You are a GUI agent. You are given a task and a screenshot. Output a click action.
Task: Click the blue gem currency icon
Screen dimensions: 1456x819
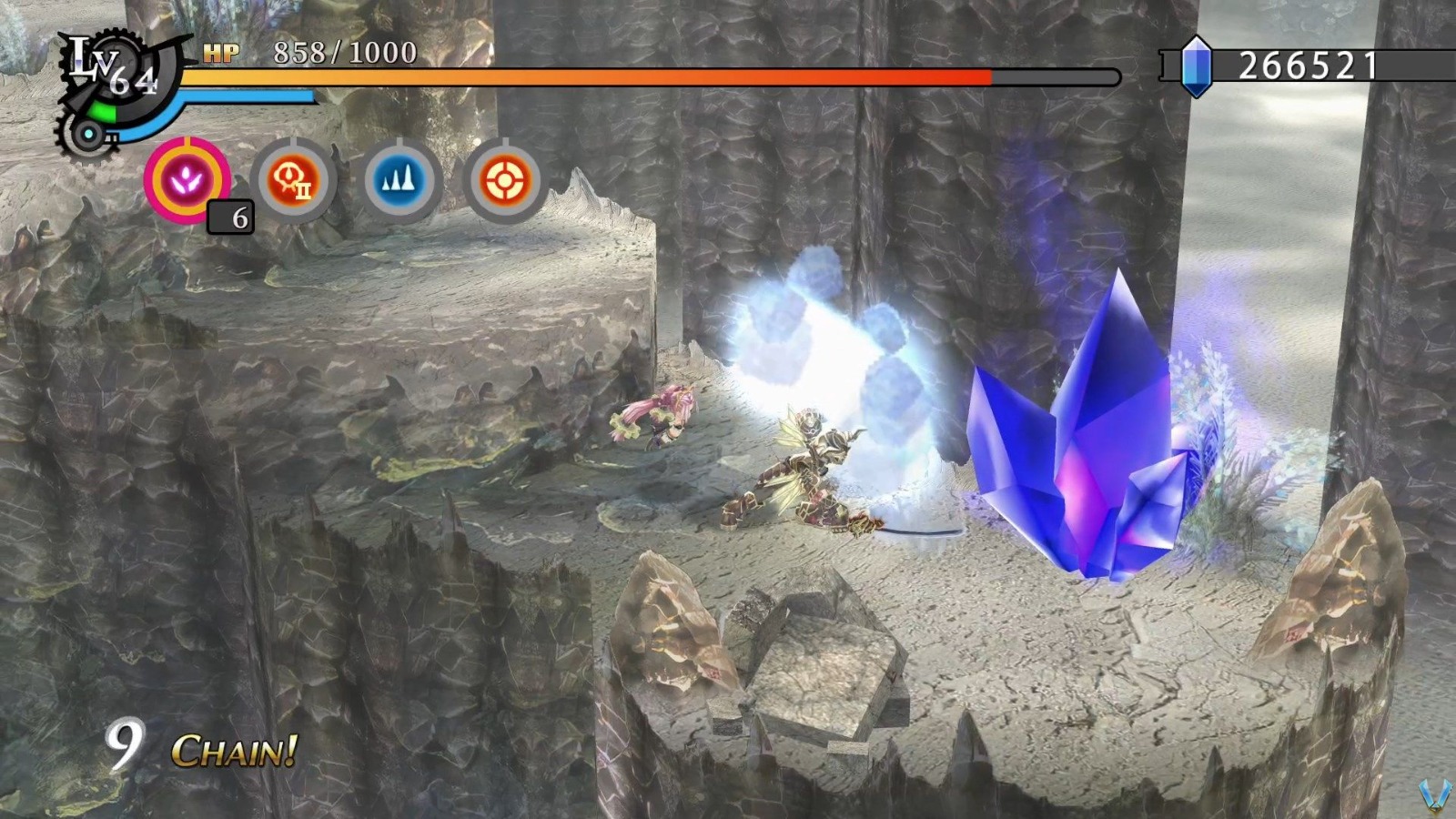(1197, 66)
